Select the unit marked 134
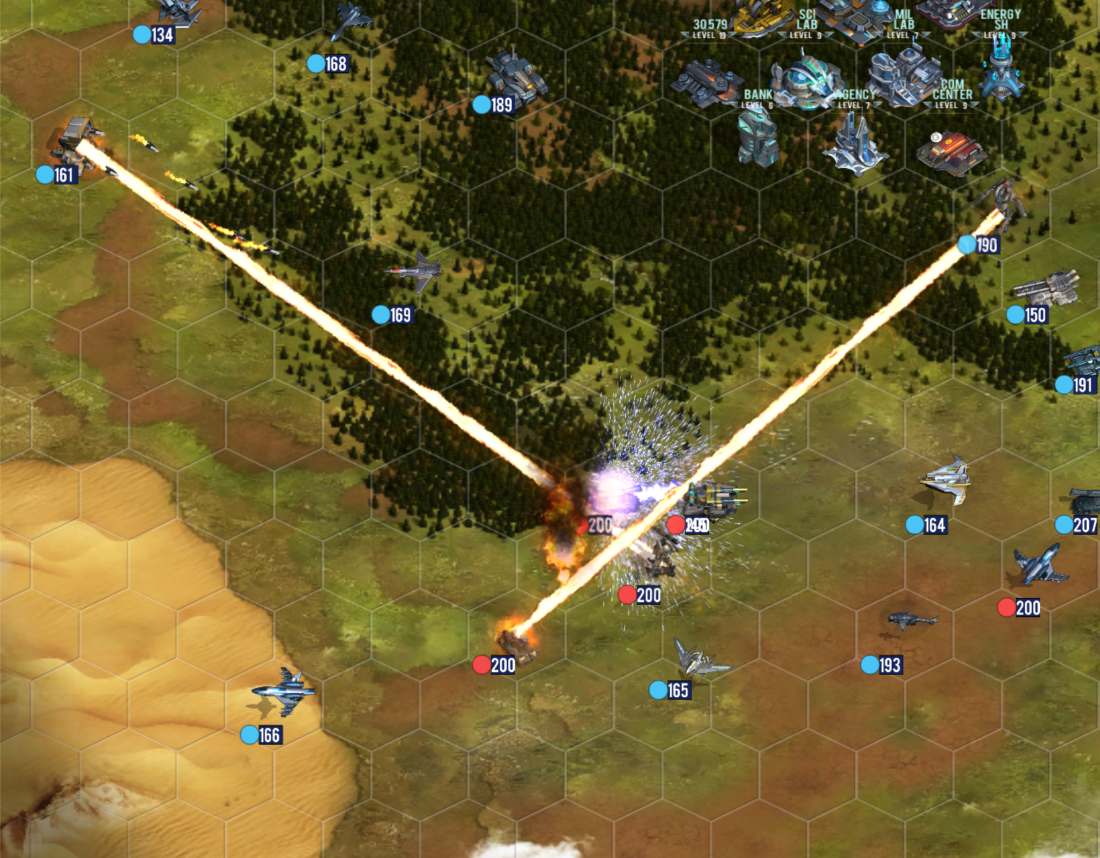Image resolution: width=1100 pixels, height=858 pixels. point(180,10)
